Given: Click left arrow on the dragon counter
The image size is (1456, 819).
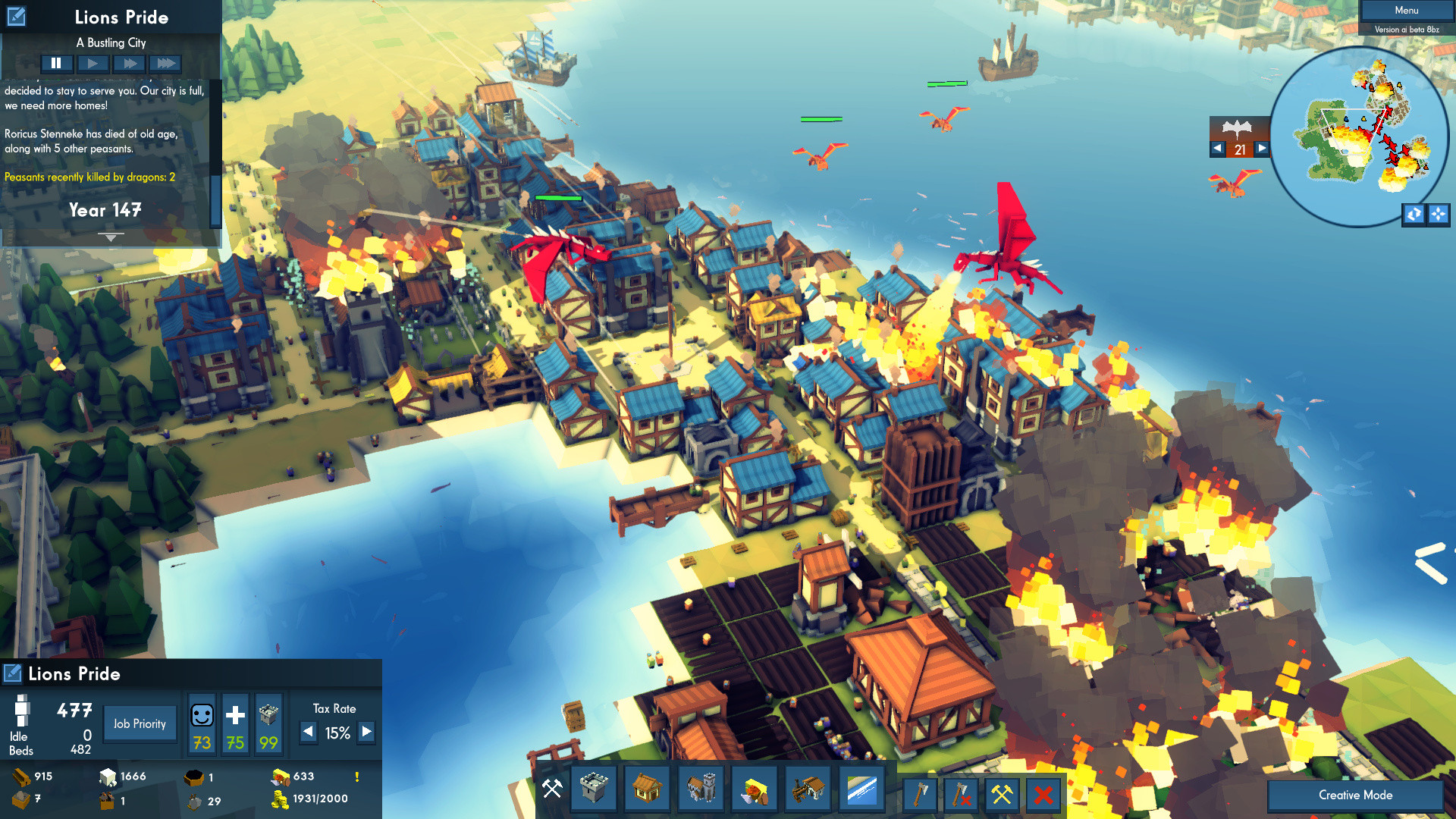Looking at the screenshot, I should [1218, 149].
